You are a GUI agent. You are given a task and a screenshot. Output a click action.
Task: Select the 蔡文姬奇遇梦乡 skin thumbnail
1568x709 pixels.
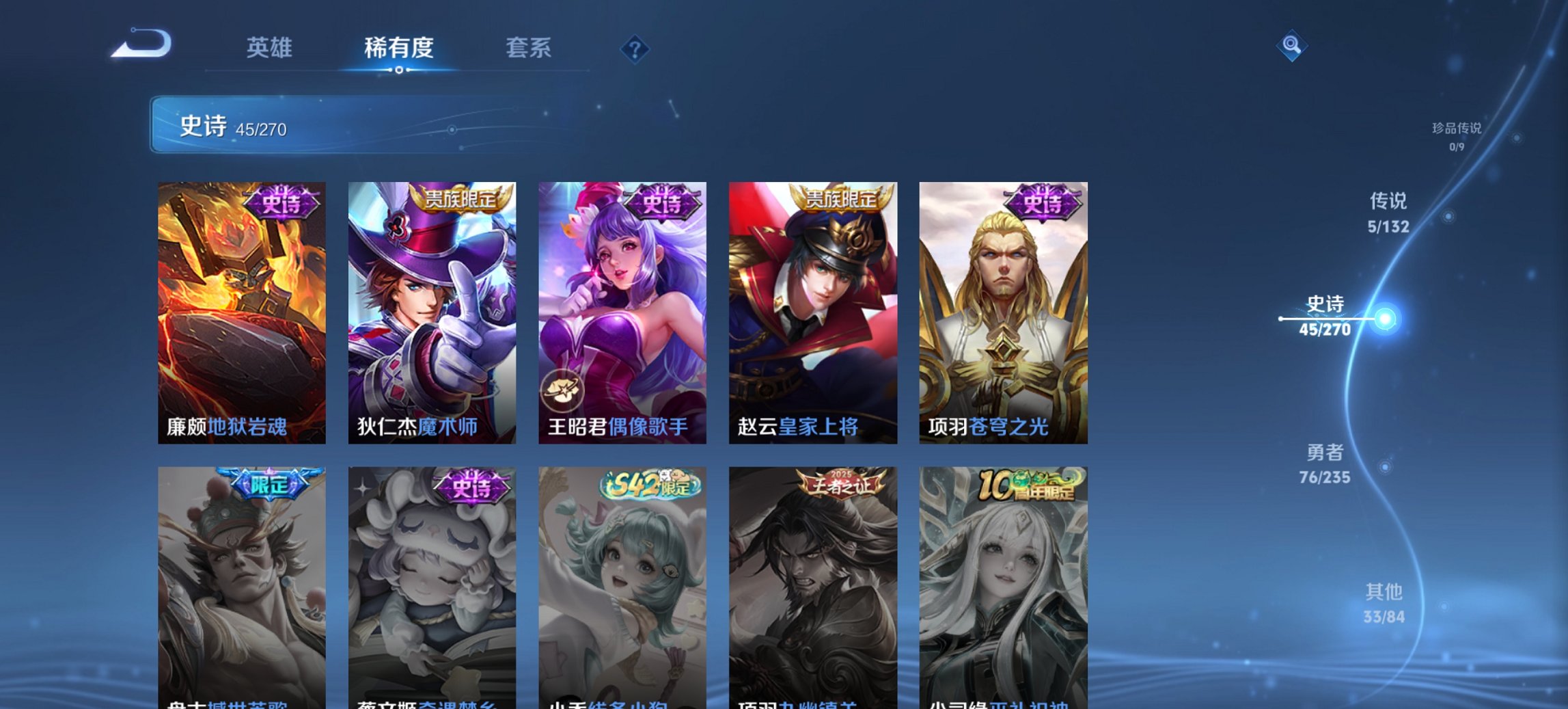pyautogui.click(x=432, y=588)
